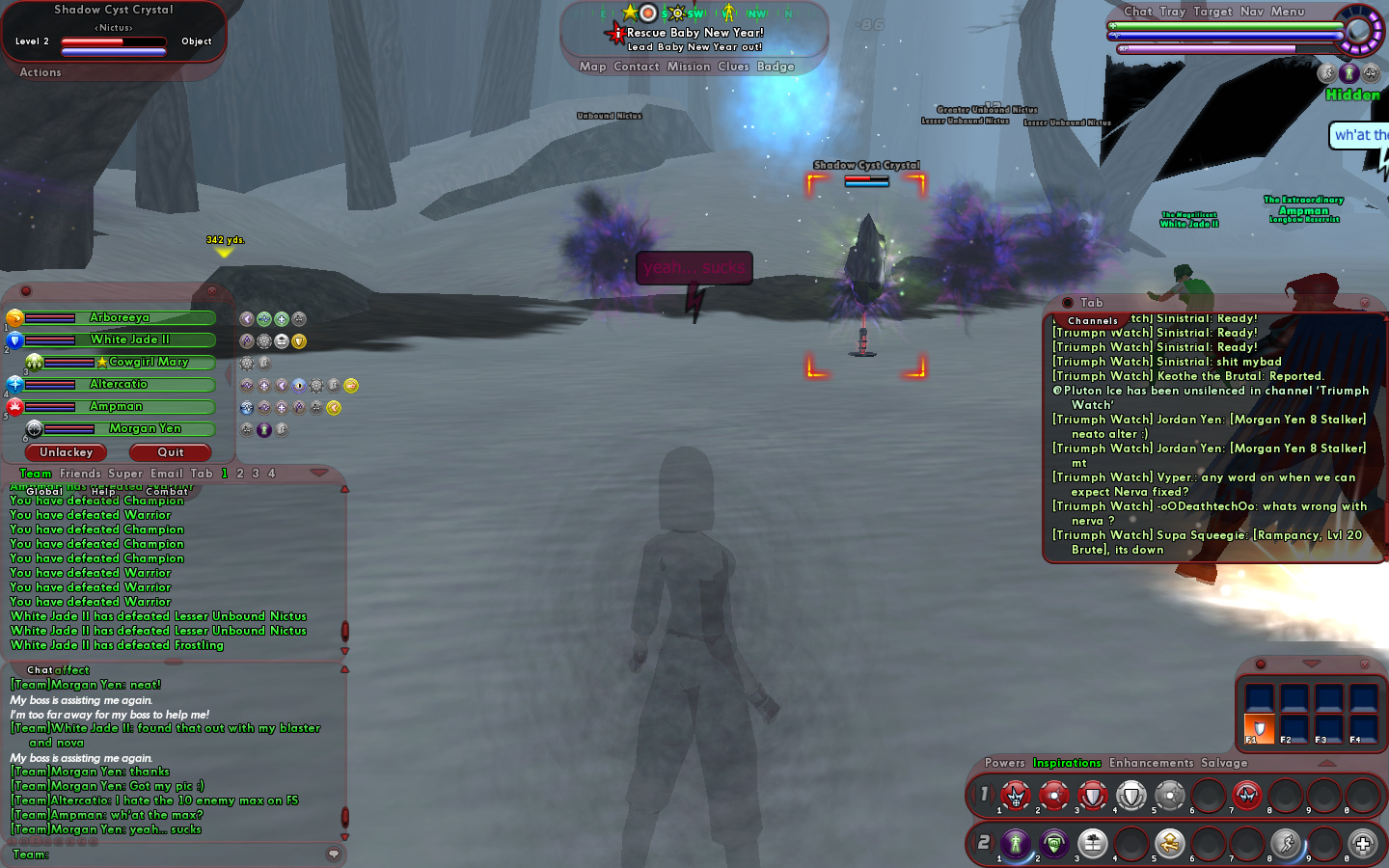Viewport: 1389px width, 868px height.
Task: Switch to the Super group tab
Action: (125, 474)
